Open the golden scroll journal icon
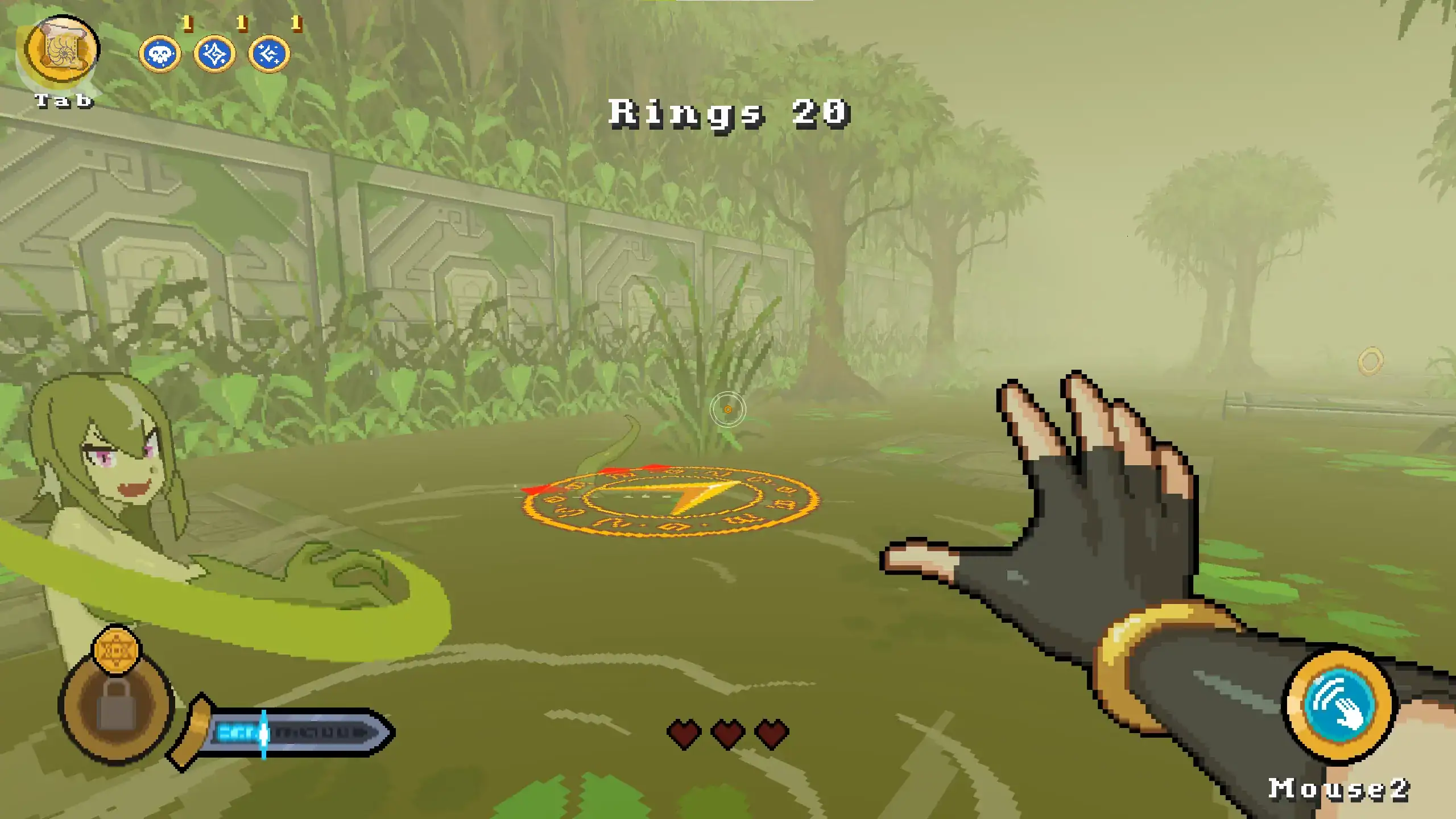Image resolution: width=1456 pixels, height=819 pixels. pos(63,51)
